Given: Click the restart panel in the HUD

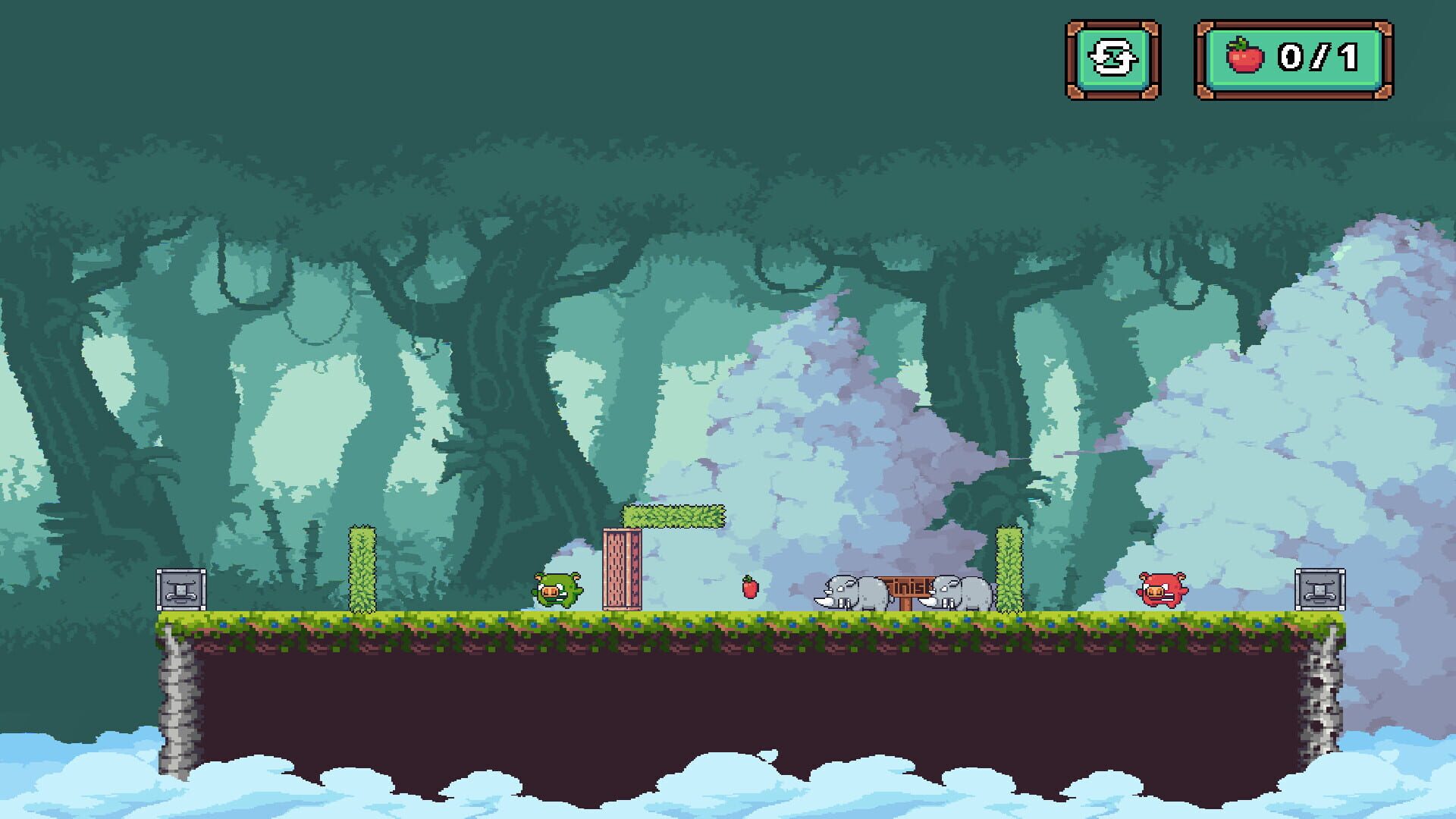Looking at the screenshot, I should coord(1109,61).
